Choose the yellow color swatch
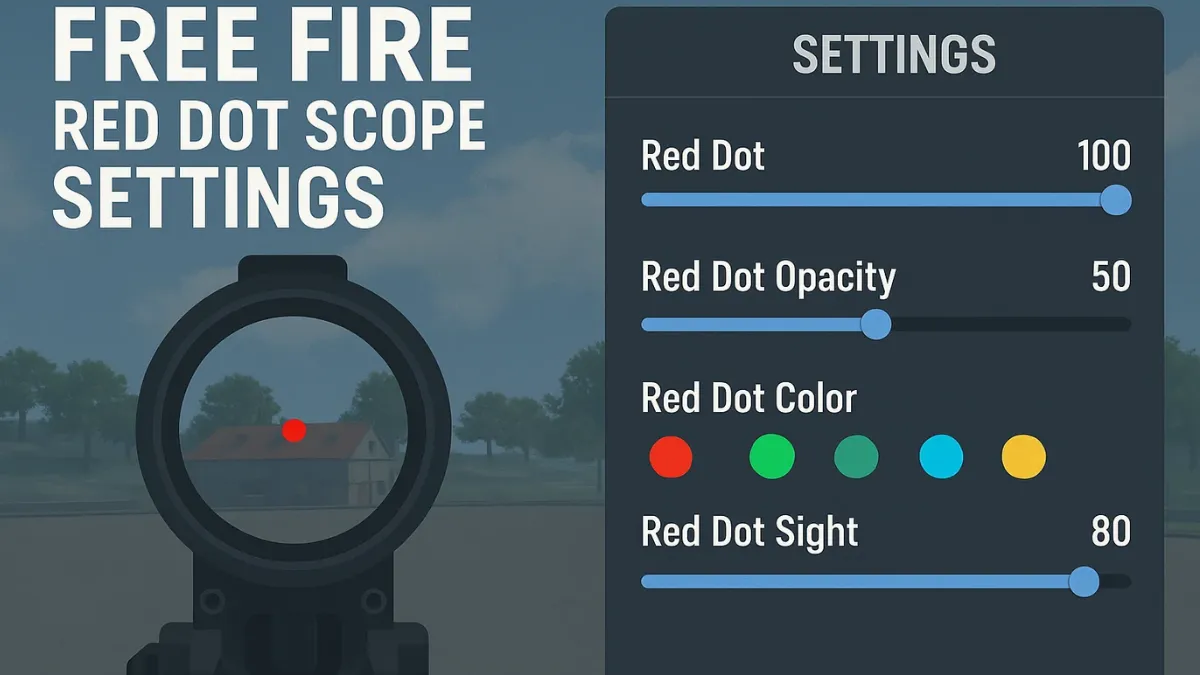Screen dimensions: 1200x675 1024,457
